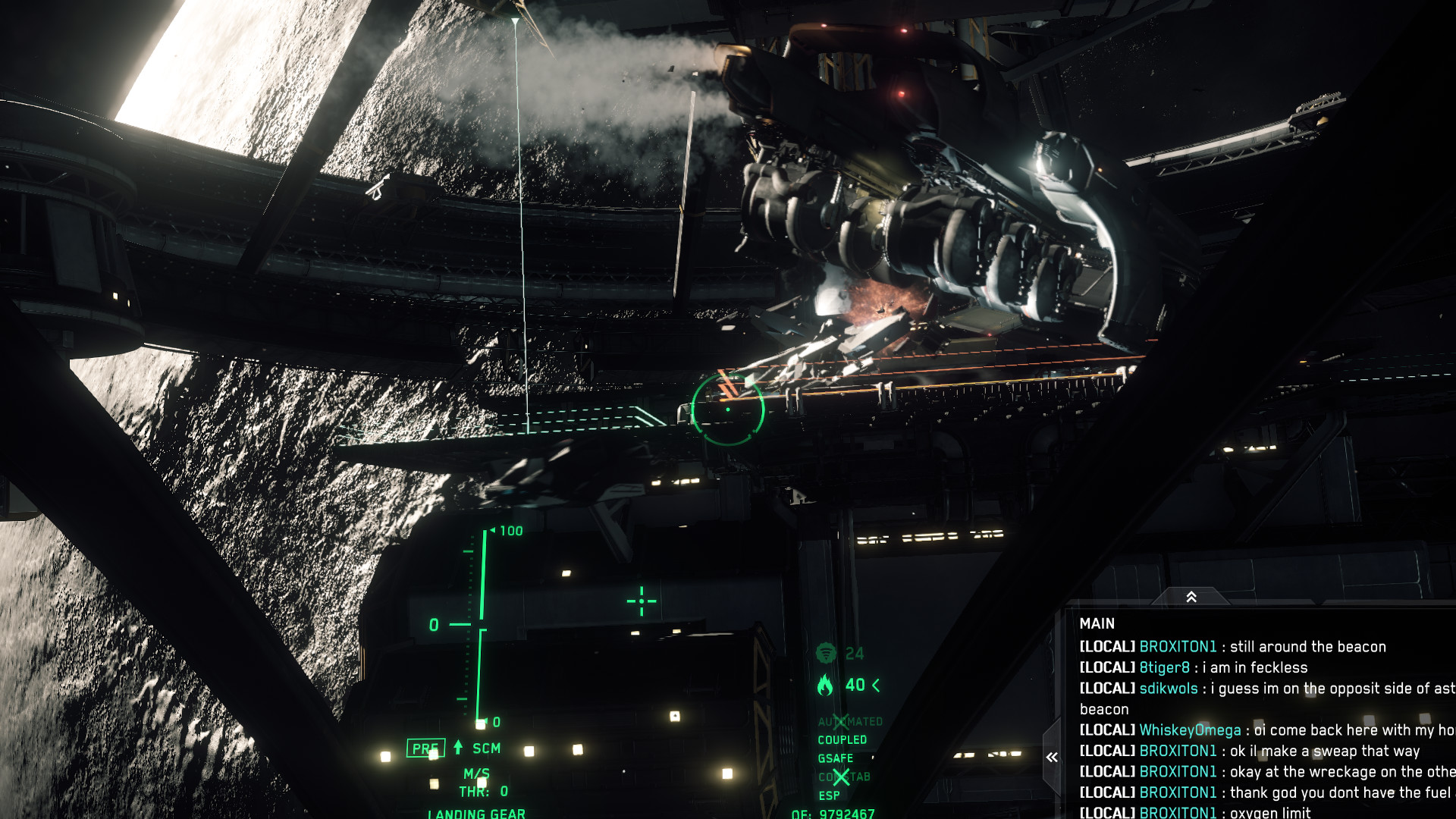1456x819 pixels.
Task: Expand the chat panel with the double up chevron
Action: point(1191,598)
